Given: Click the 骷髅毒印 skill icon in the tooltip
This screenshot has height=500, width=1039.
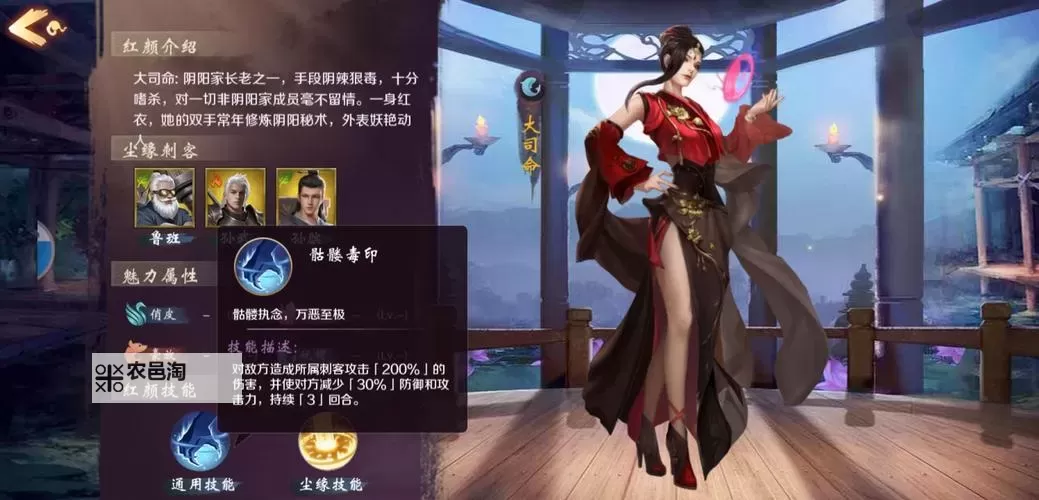Looking at the screenshot, I should point(262,265).
